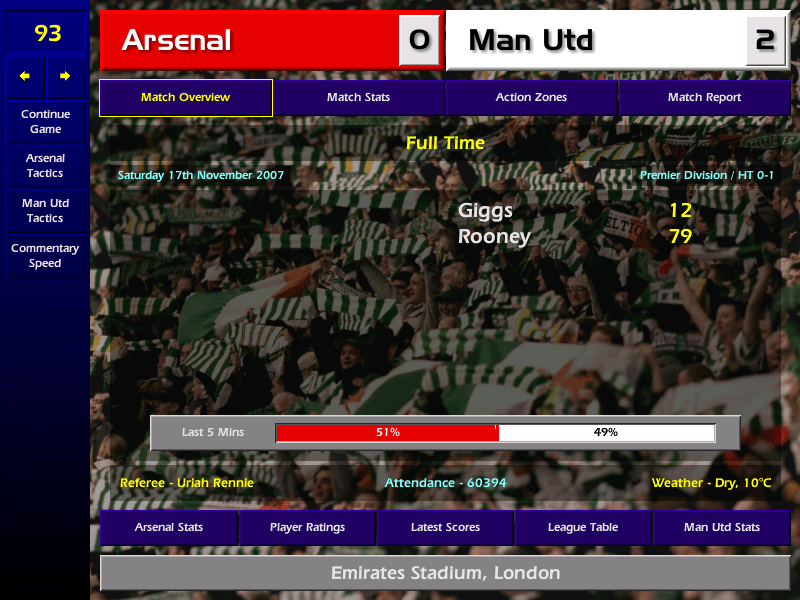The width and height of the screenshot is (800, 600).
Task: Select the Emirates Stadium, London bar
Action: pyautogui.click(x=445, y=574)
